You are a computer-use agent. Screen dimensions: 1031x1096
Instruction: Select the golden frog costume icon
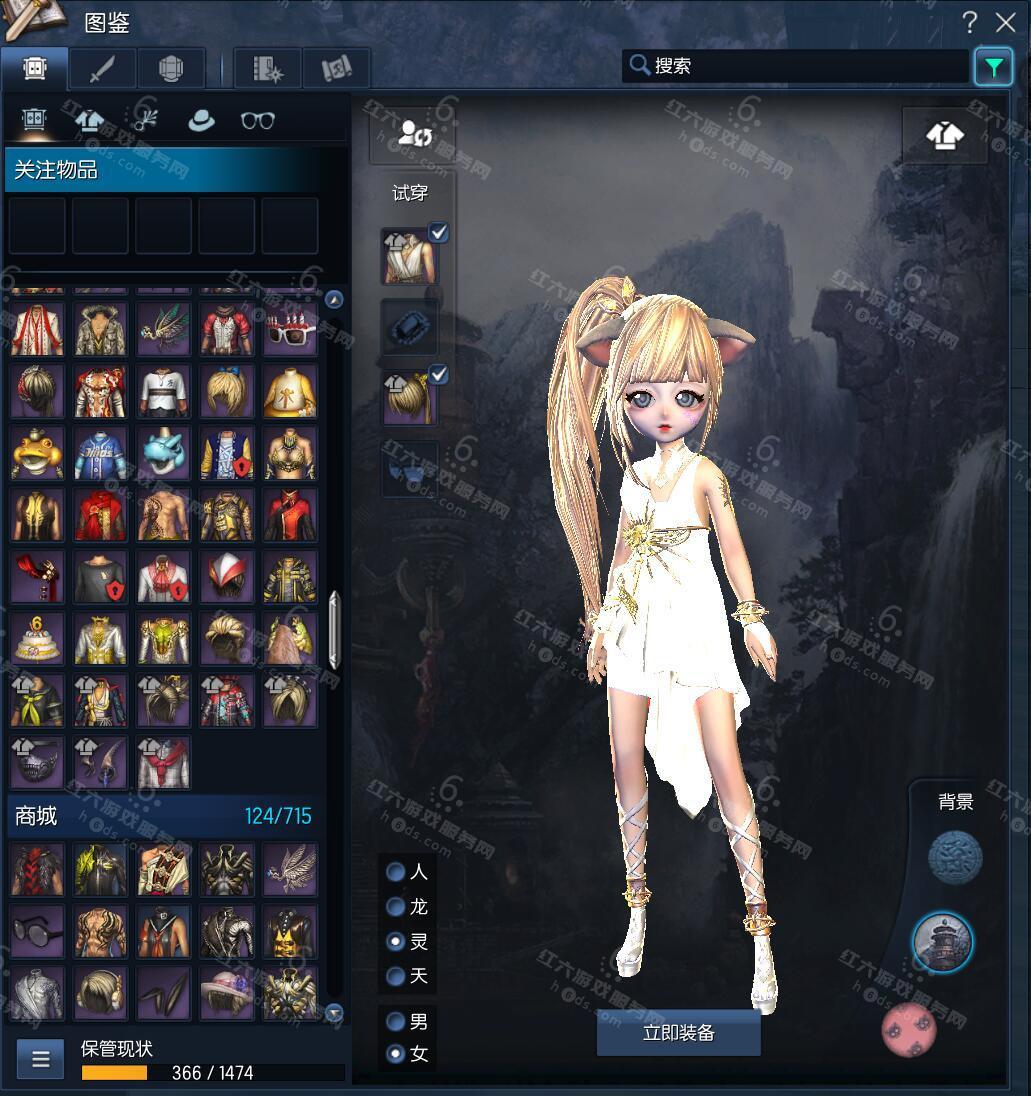[x=37, y=454]
